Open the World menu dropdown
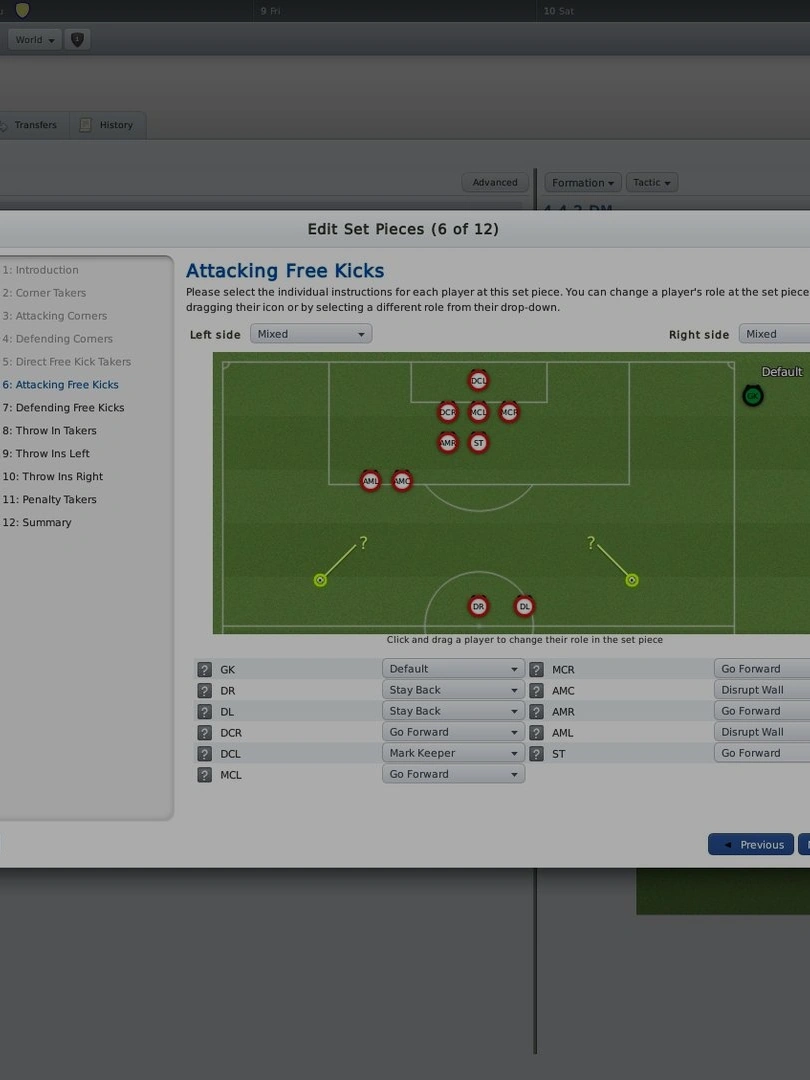Viewport: 810px width, 1080px height. tap(35, 40)
